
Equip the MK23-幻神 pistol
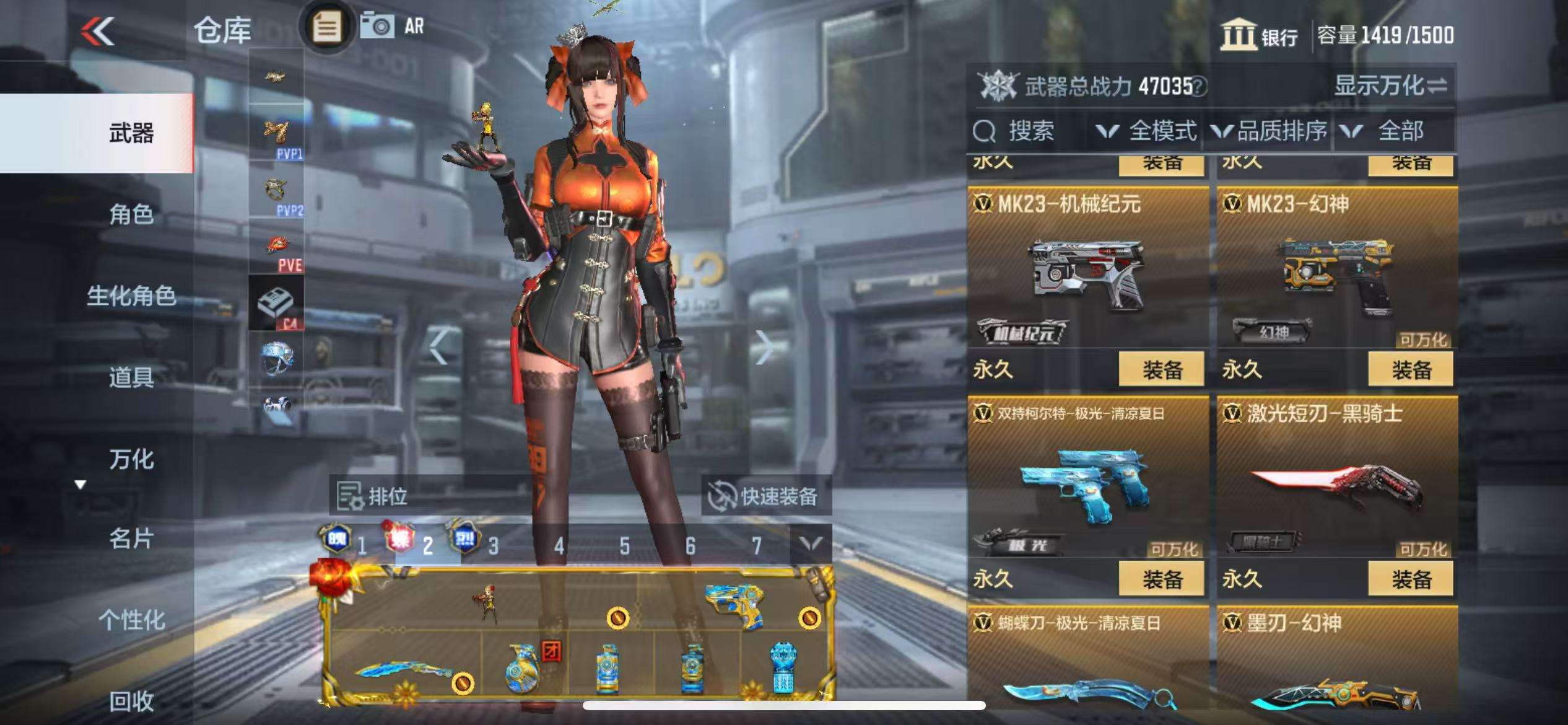(1411, 370)
